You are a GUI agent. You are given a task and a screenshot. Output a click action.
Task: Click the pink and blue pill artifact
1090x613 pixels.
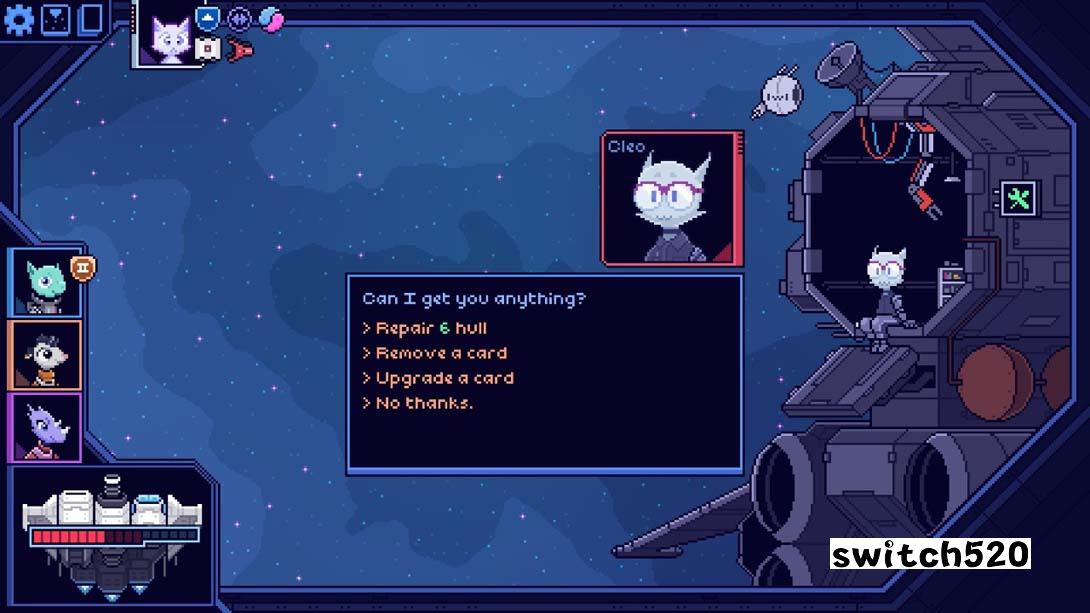(270, 17)
